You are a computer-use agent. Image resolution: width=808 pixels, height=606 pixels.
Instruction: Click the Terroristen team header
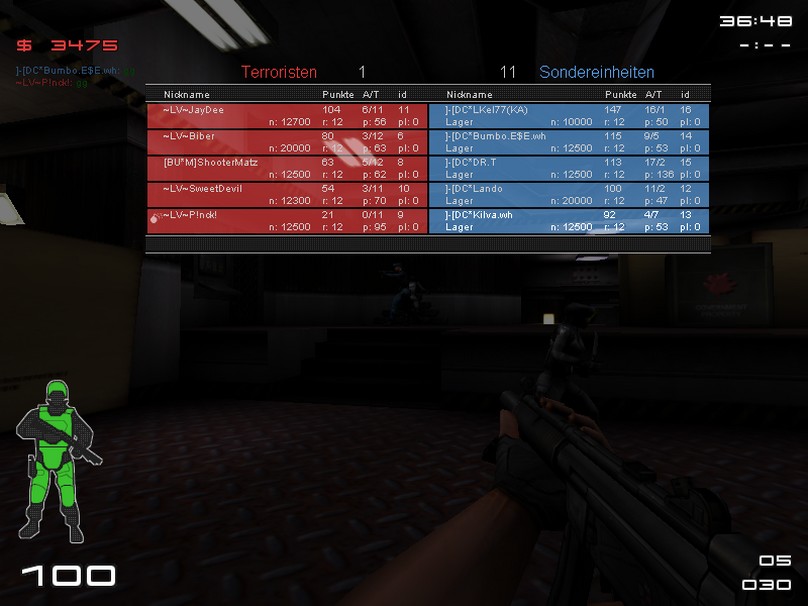tap(279, 72)
